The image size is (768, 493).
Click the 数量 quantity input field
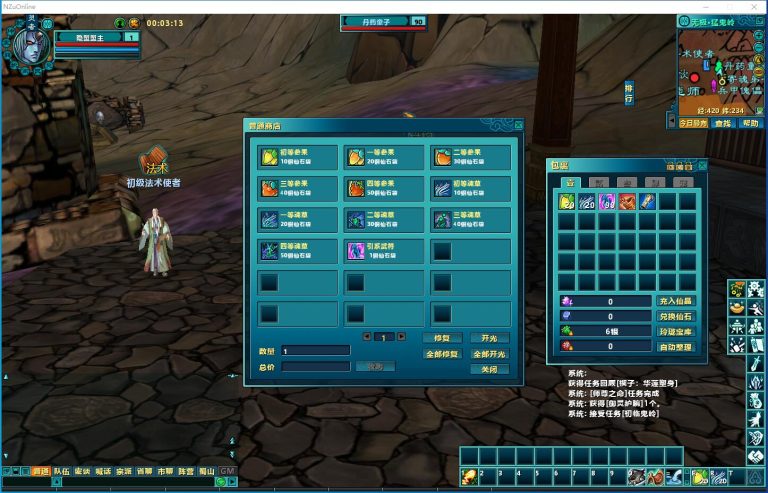315,351
